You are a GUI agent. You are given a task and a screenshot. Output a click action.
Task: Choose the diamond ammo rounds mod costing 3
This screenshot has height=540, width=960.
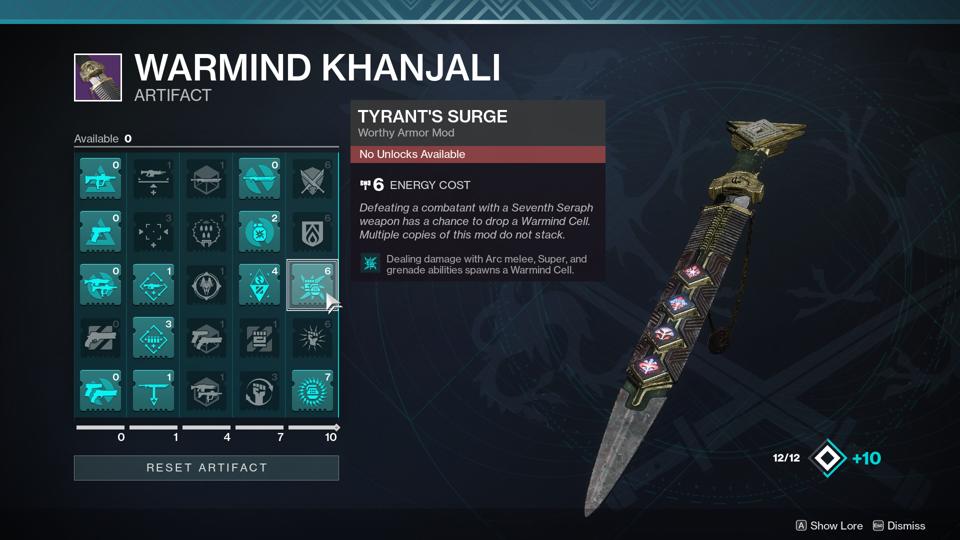(153, 338)
